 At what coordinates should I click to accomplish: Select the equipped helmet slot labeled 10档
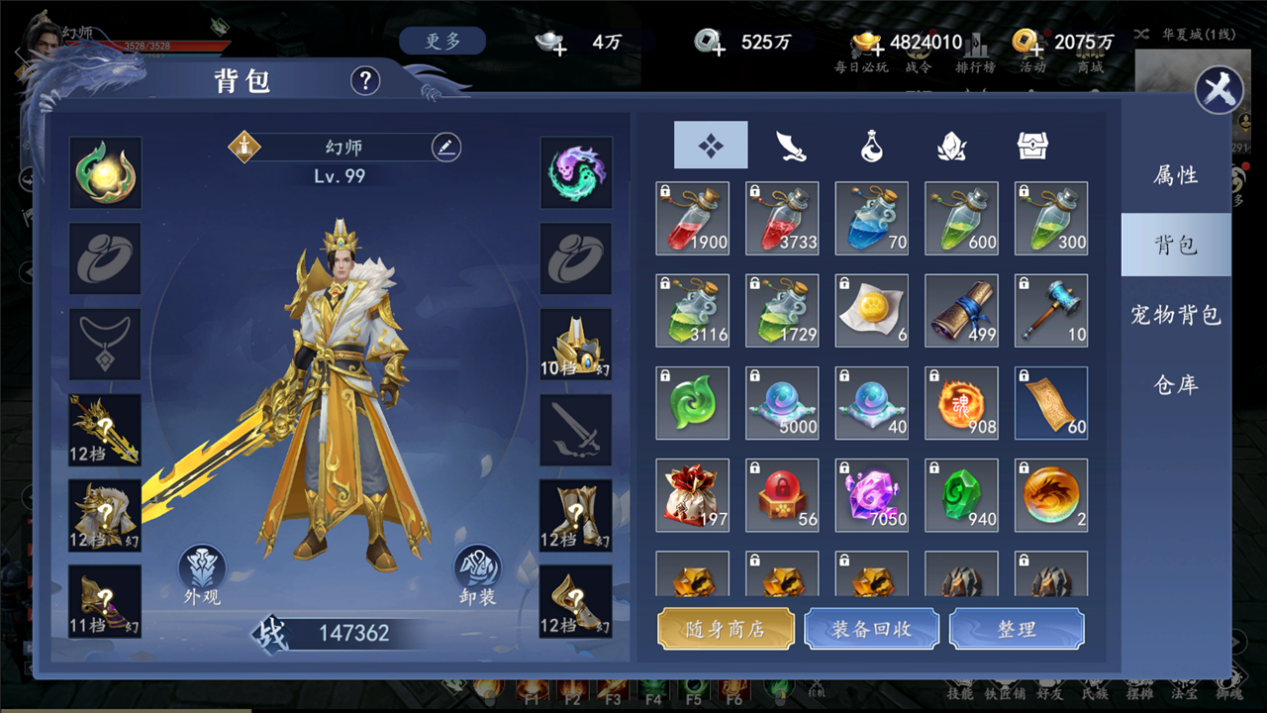tap(576, 344)
